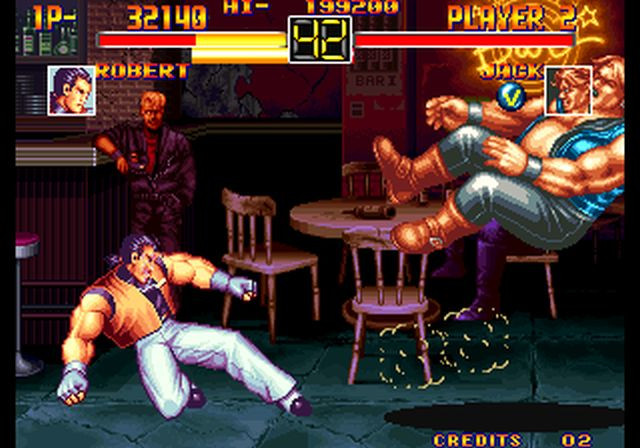Image resolution: width=640 pixels, height=448 pixels.
Task: Select Jack's character portrait
Action: (x=567, y=91)
